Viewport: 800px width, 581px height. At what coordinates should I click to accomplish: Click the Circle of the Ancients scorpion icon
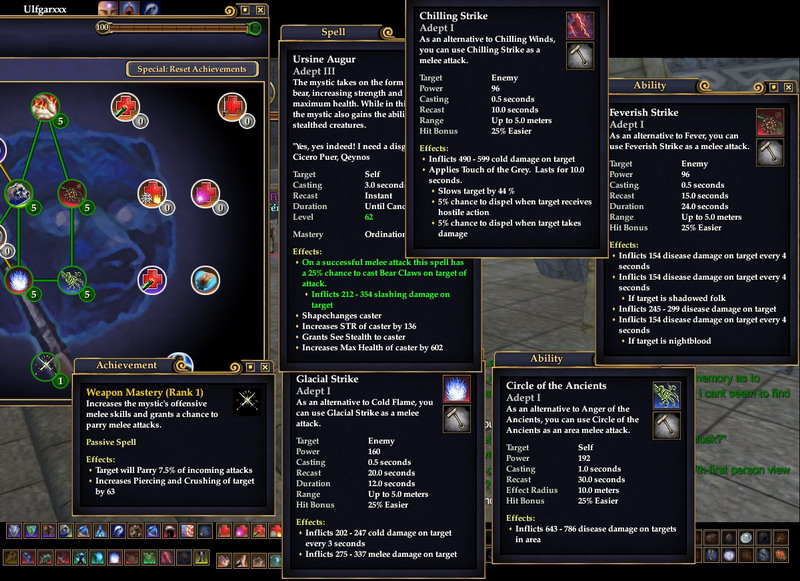pos(666,396)
